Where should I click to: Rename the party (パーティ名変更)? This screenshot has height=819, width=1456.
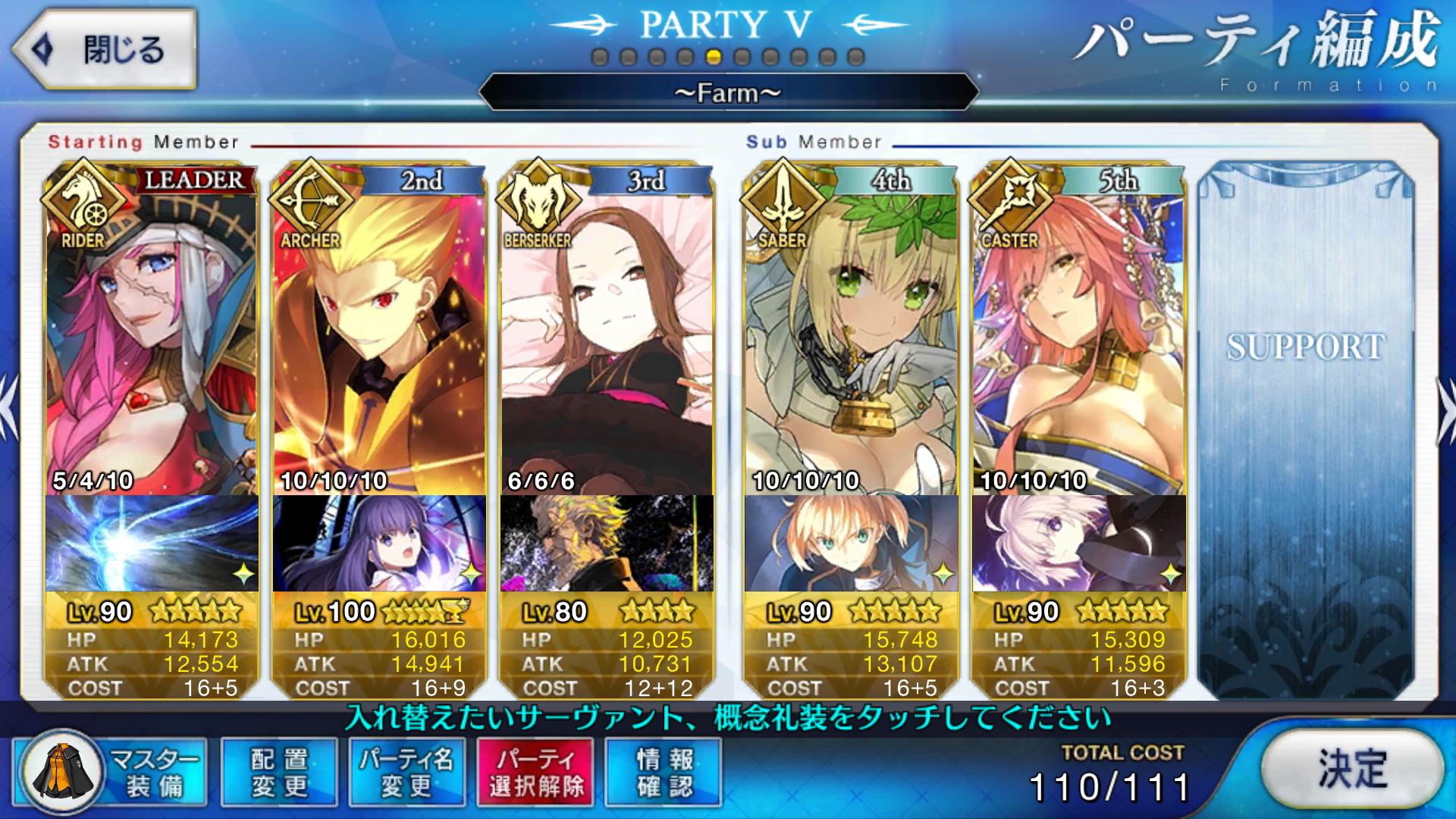point(406,772)
